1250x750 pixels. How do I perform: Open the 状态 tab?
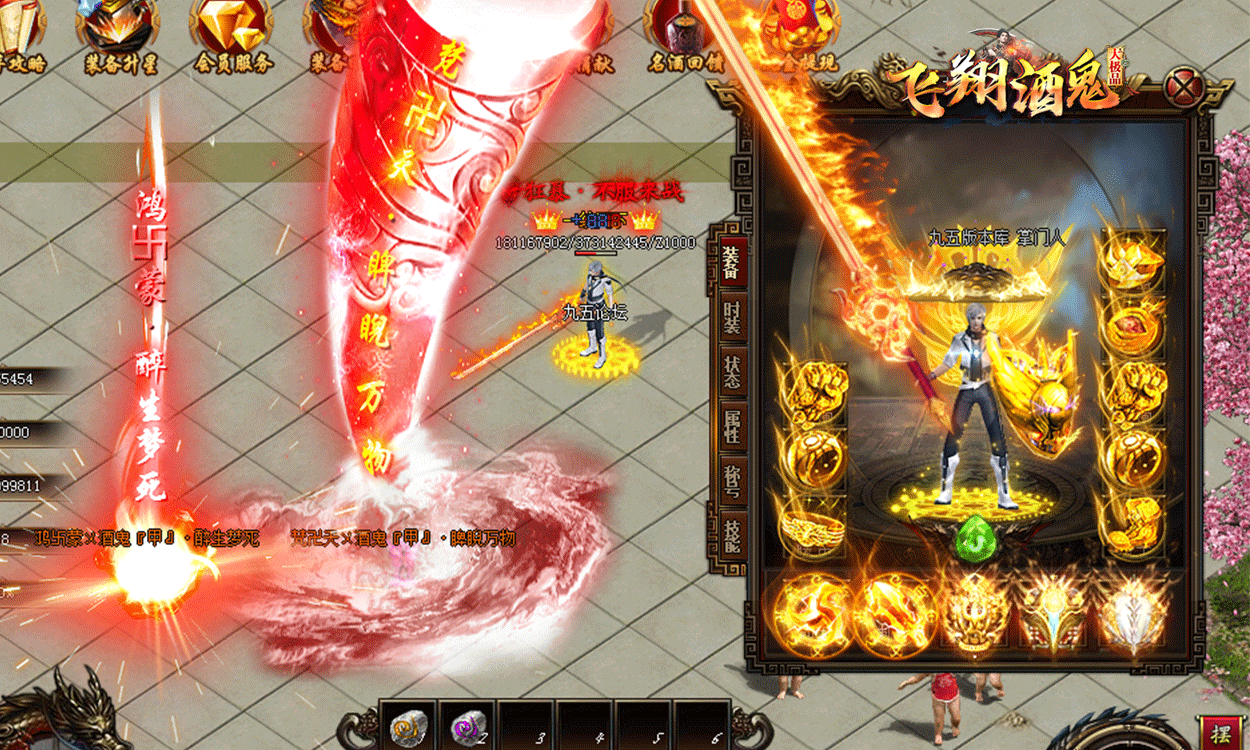tap(732, 369)
